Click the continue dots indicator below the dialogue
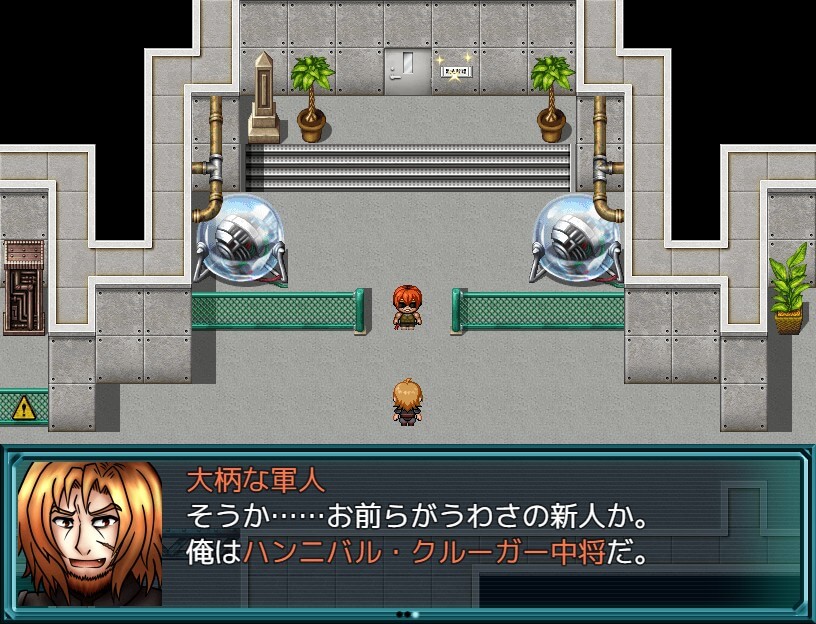 407,614
